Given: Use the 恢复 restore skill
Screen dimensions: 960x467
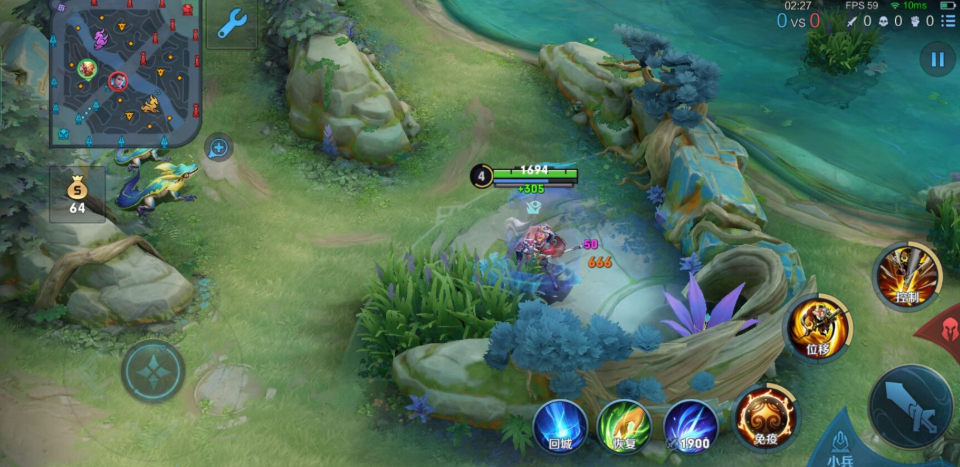Looking at the screenshot, I should pyautogui.click(x=624, y=426).
